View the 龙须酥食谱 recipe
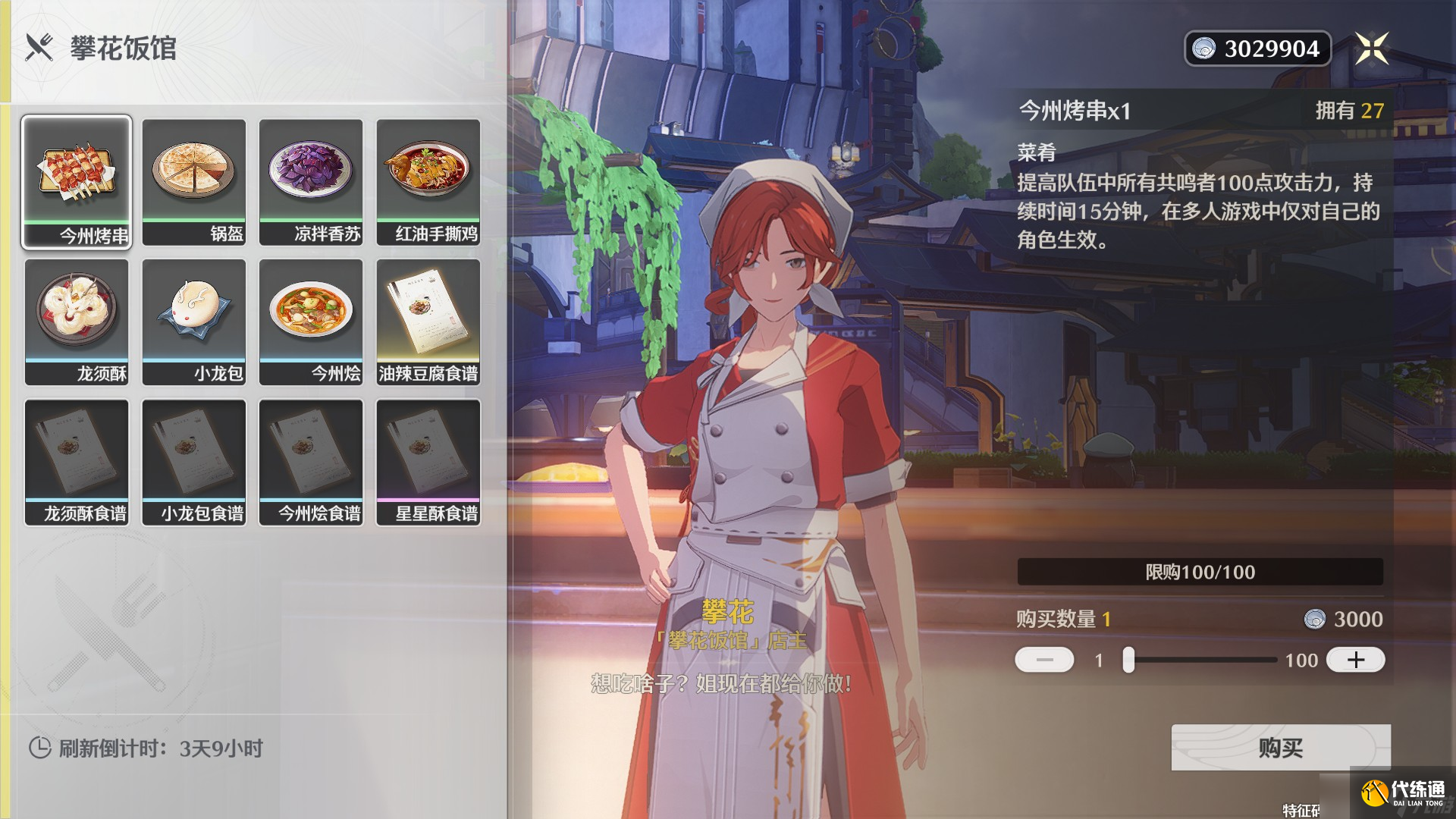Screen dimensions: 1456x819 click(x=76, y=463)
